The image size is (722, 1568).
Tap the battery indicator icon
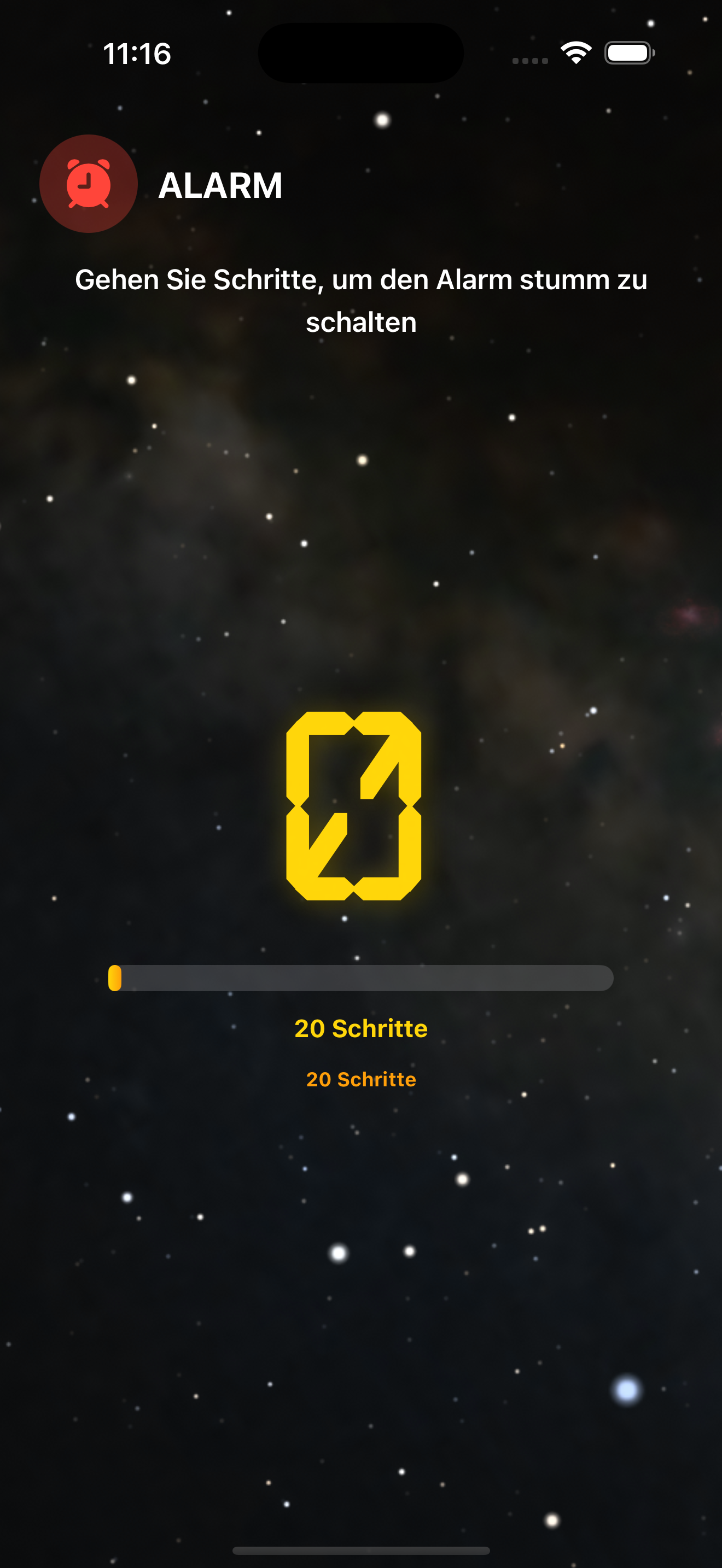click(628, 52)
